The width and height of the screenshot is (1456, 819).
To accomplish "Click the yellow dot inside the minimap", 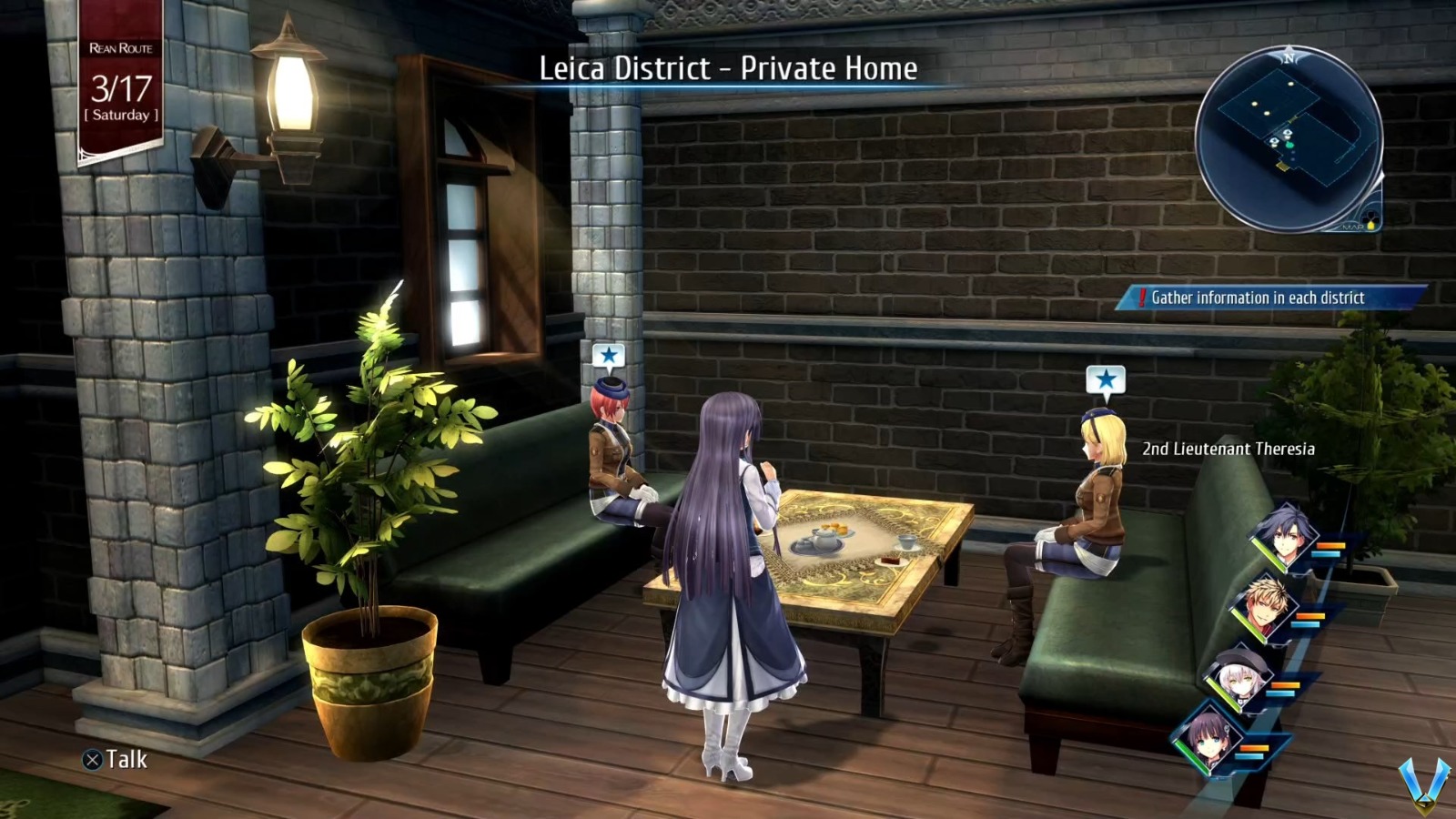I will pyautogui.click(x=1290, y=83).
